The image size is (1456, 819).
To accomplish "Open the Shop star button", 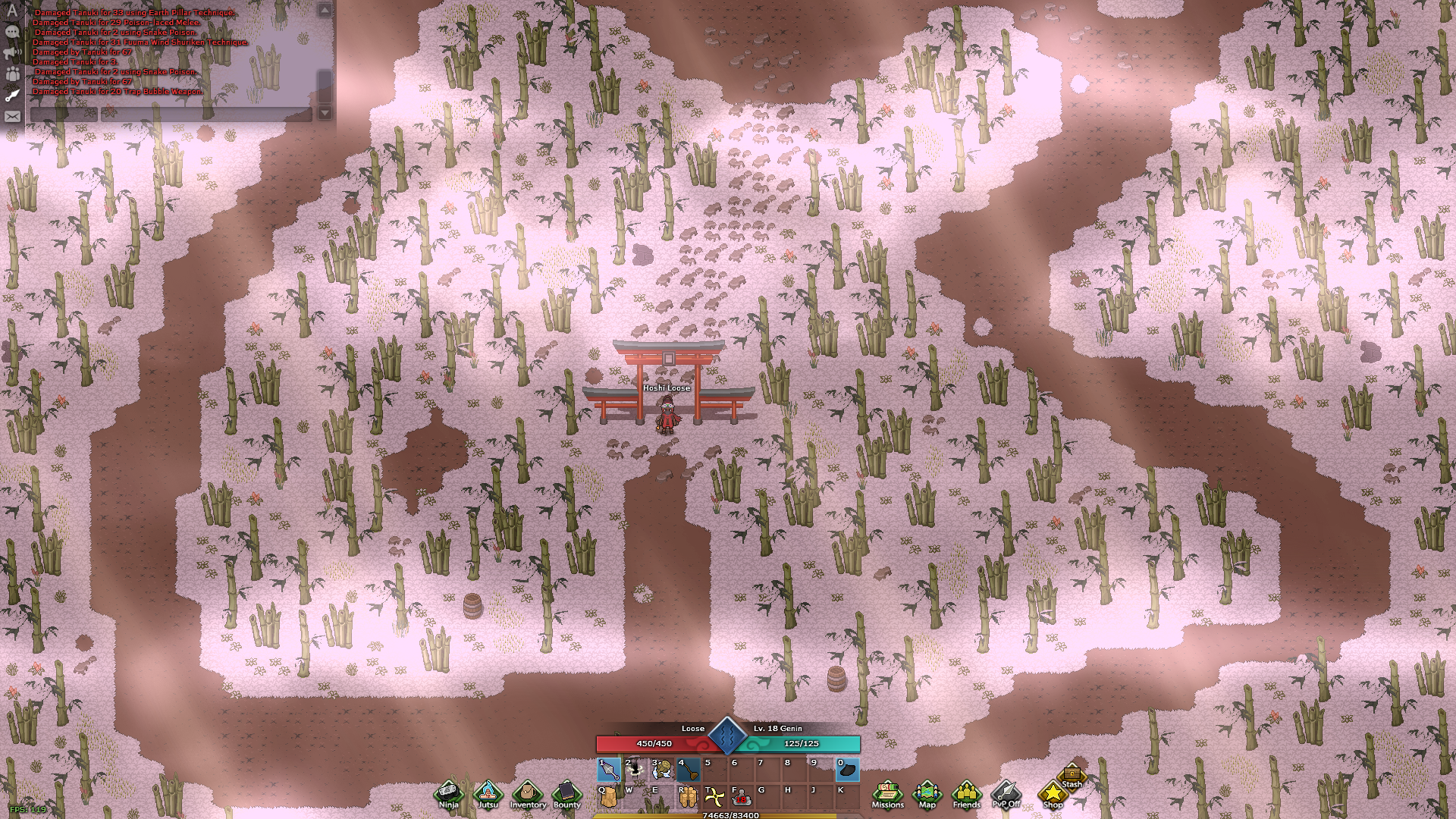I will point(1053,794).
